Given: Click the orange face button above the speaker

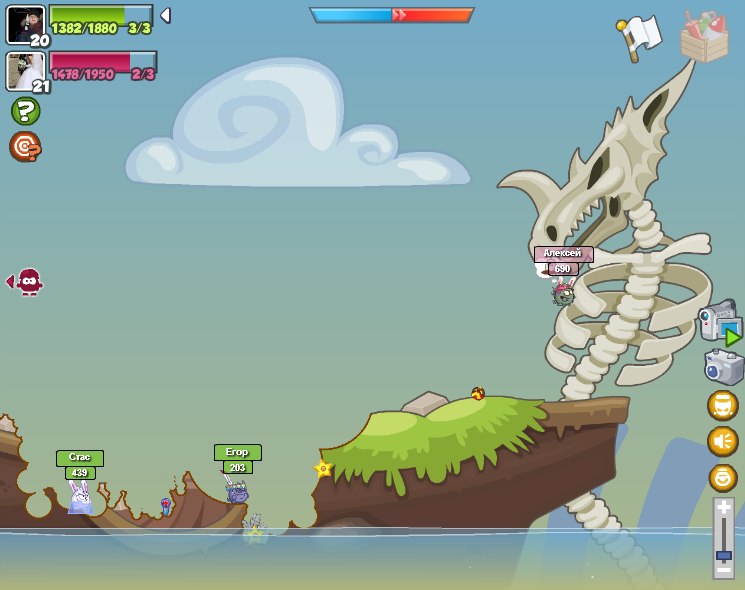Looking at the screenshot, I should [x=722, y=405].
